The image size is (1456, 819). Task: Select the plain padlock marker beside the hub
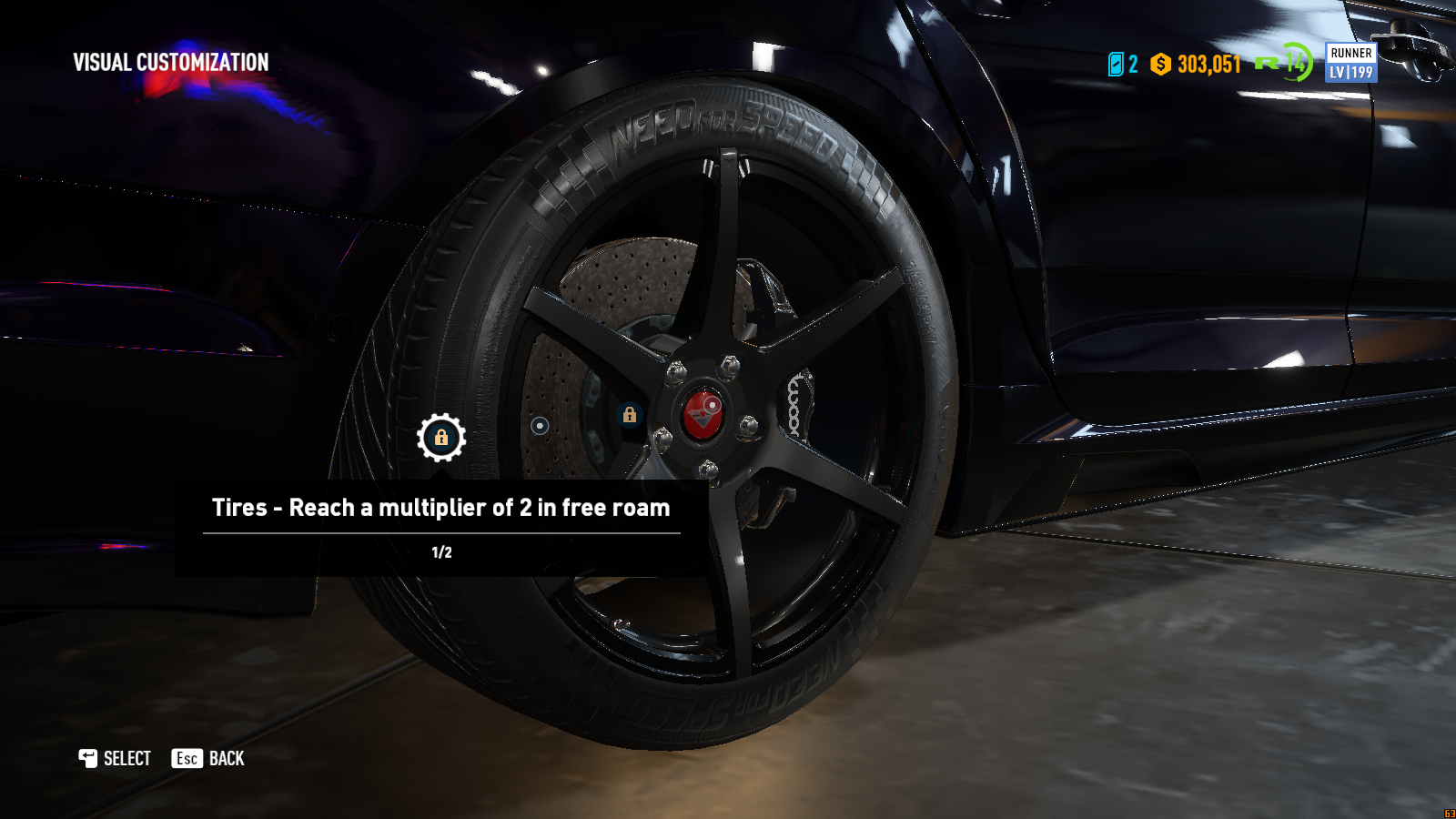click(629, 415)
